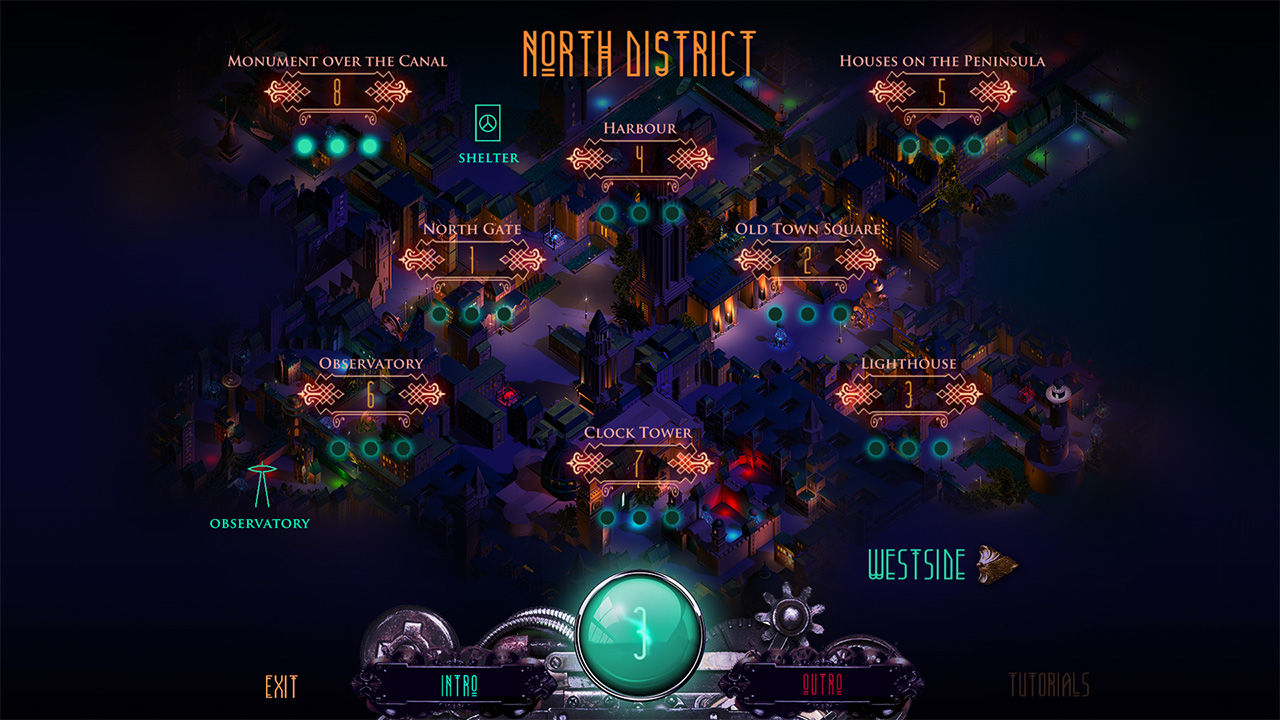Viewport: 1280px width, 720px height.
Task: Click the Monument over the Canal emblem
Action: point(337,90)
